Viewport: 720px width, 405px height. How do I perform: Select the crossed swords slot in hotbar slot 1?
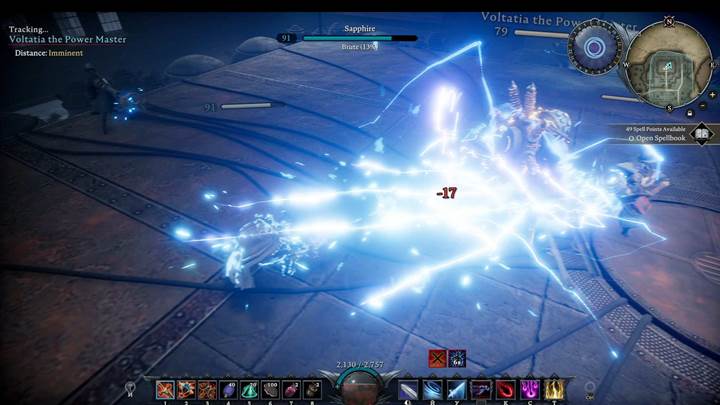(166, 389)
